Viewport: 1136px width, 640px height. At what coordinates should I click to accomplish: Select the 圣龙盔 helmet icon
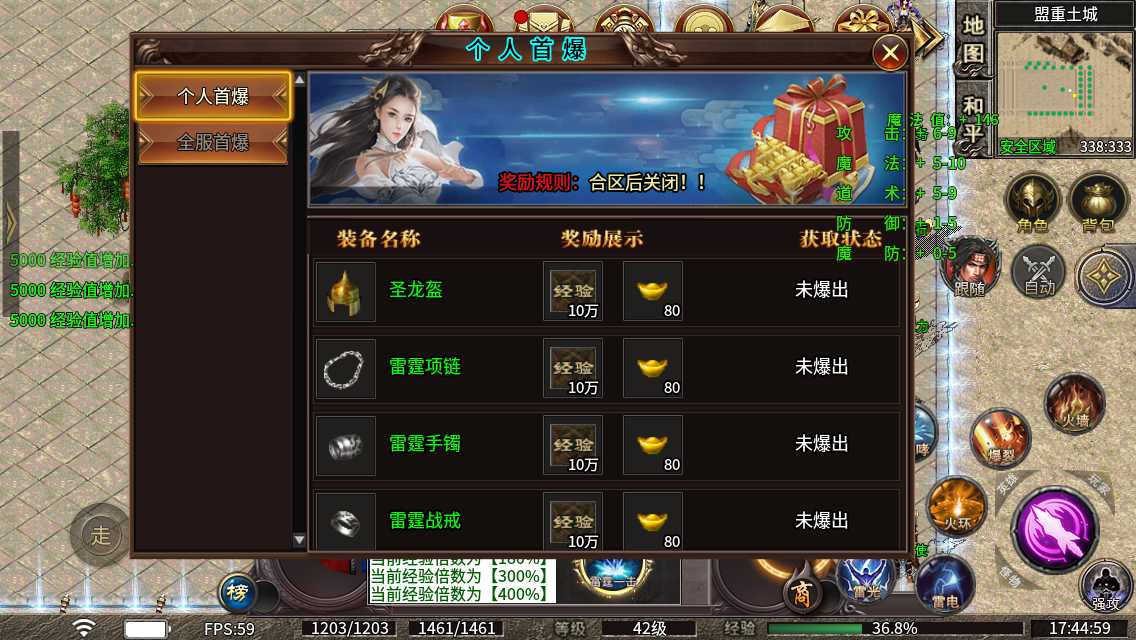(x=346, y=291)
